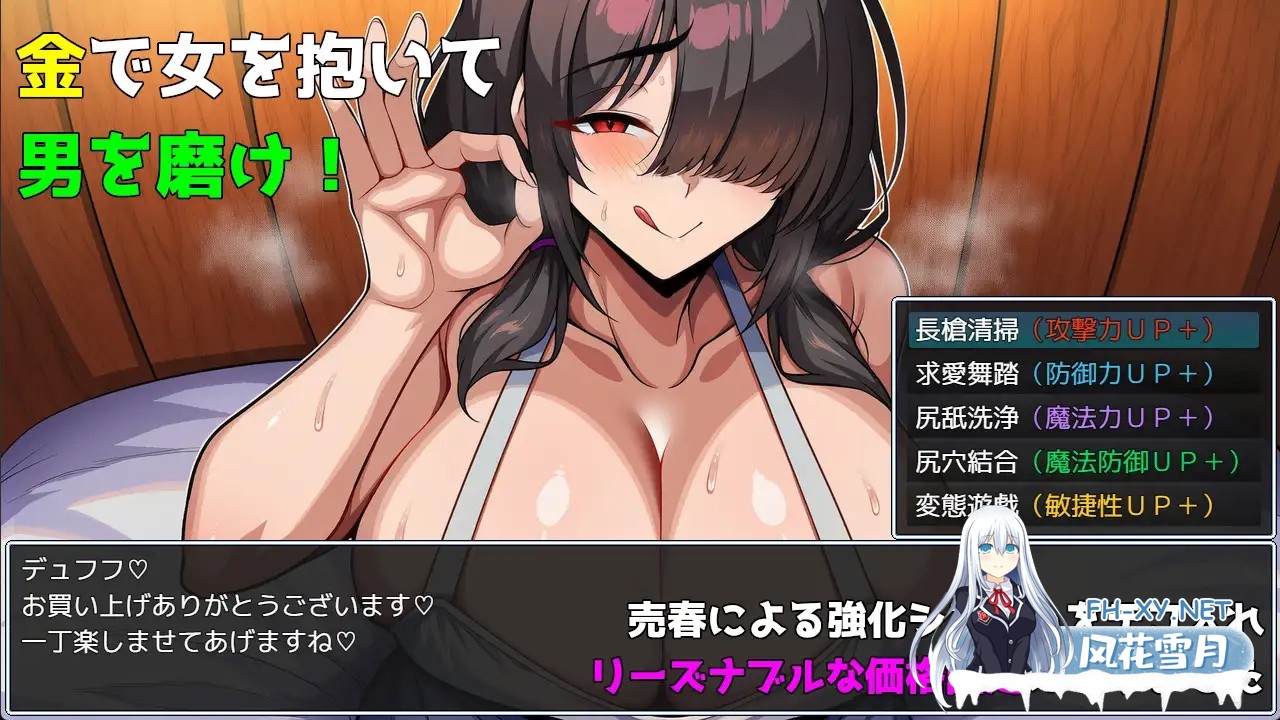Pick the 尻舐洗浄 magic power option
Screen dimensions: 1280x720
point(967,419)
